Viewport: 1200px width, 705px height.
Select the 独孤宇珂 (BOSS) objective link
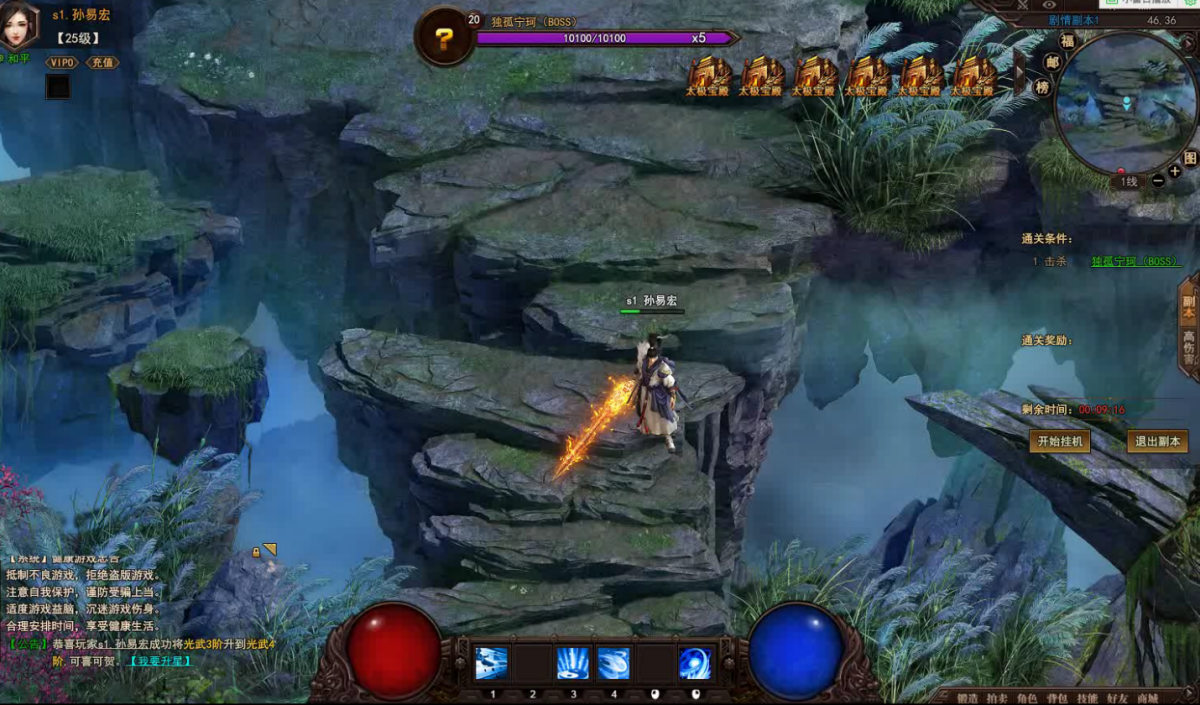1134,261
